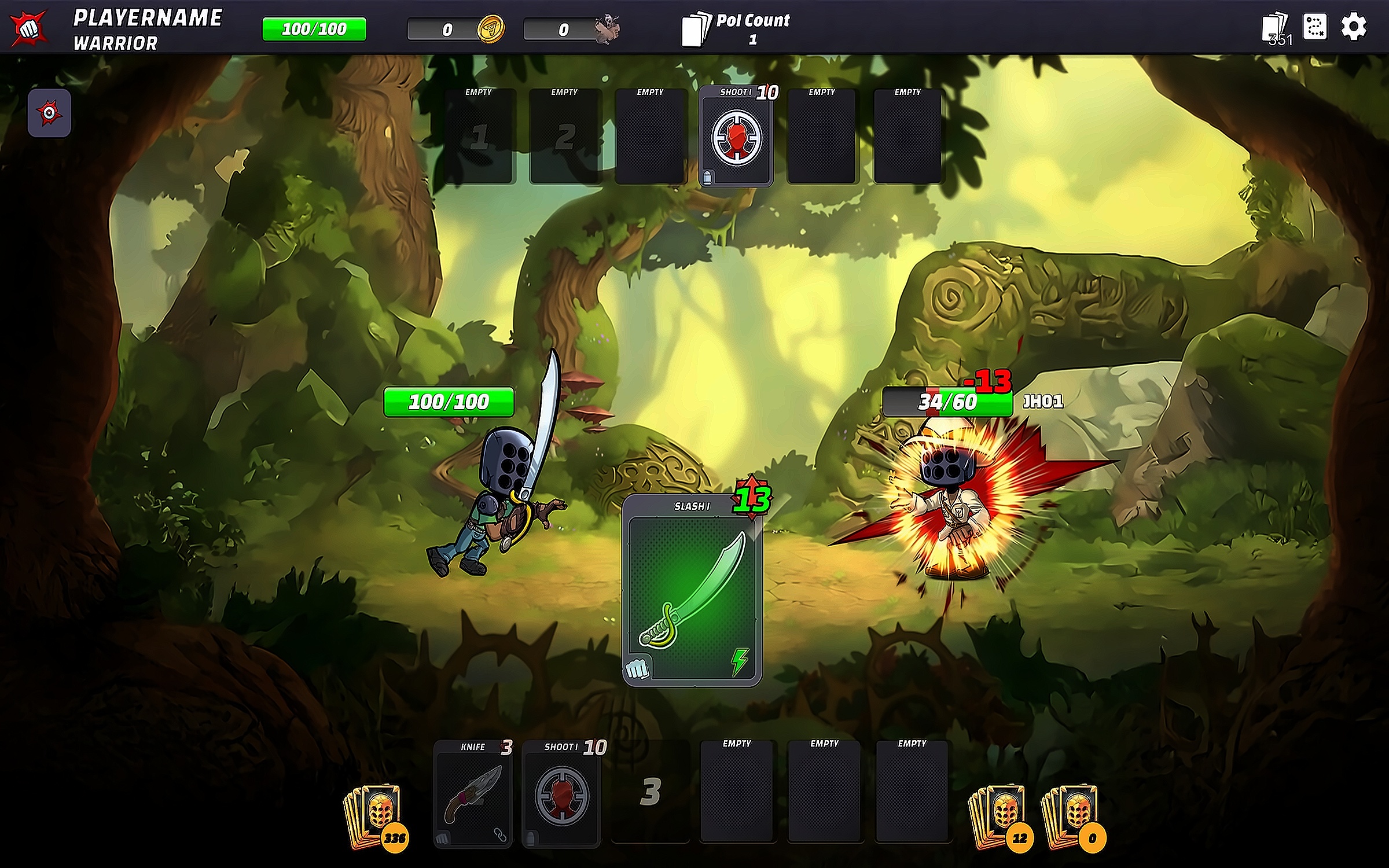Open the settings gear menu
1389x868 pixels.
click(x=1354, y=27)
